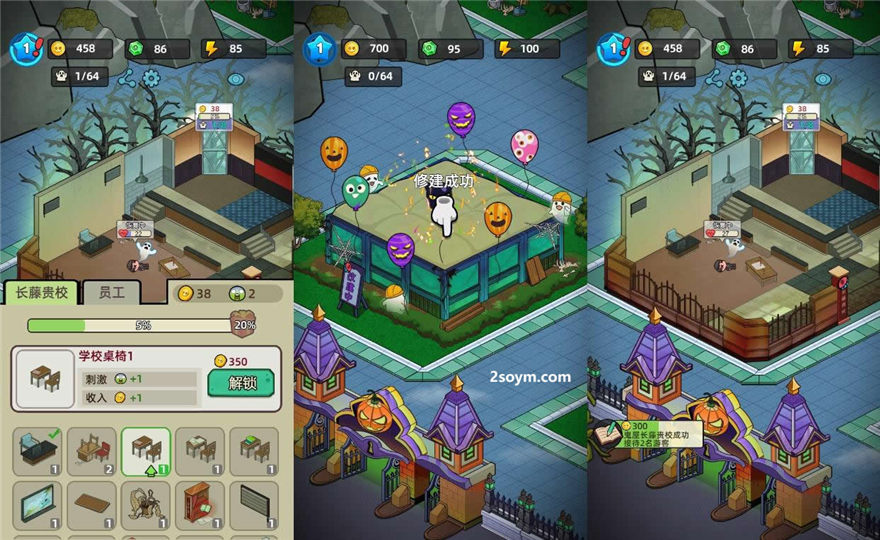This screenshot has width=880, height=540.
Task: Select the framed aquarium picture furniture slot
Action: click(x=37, y=505)
